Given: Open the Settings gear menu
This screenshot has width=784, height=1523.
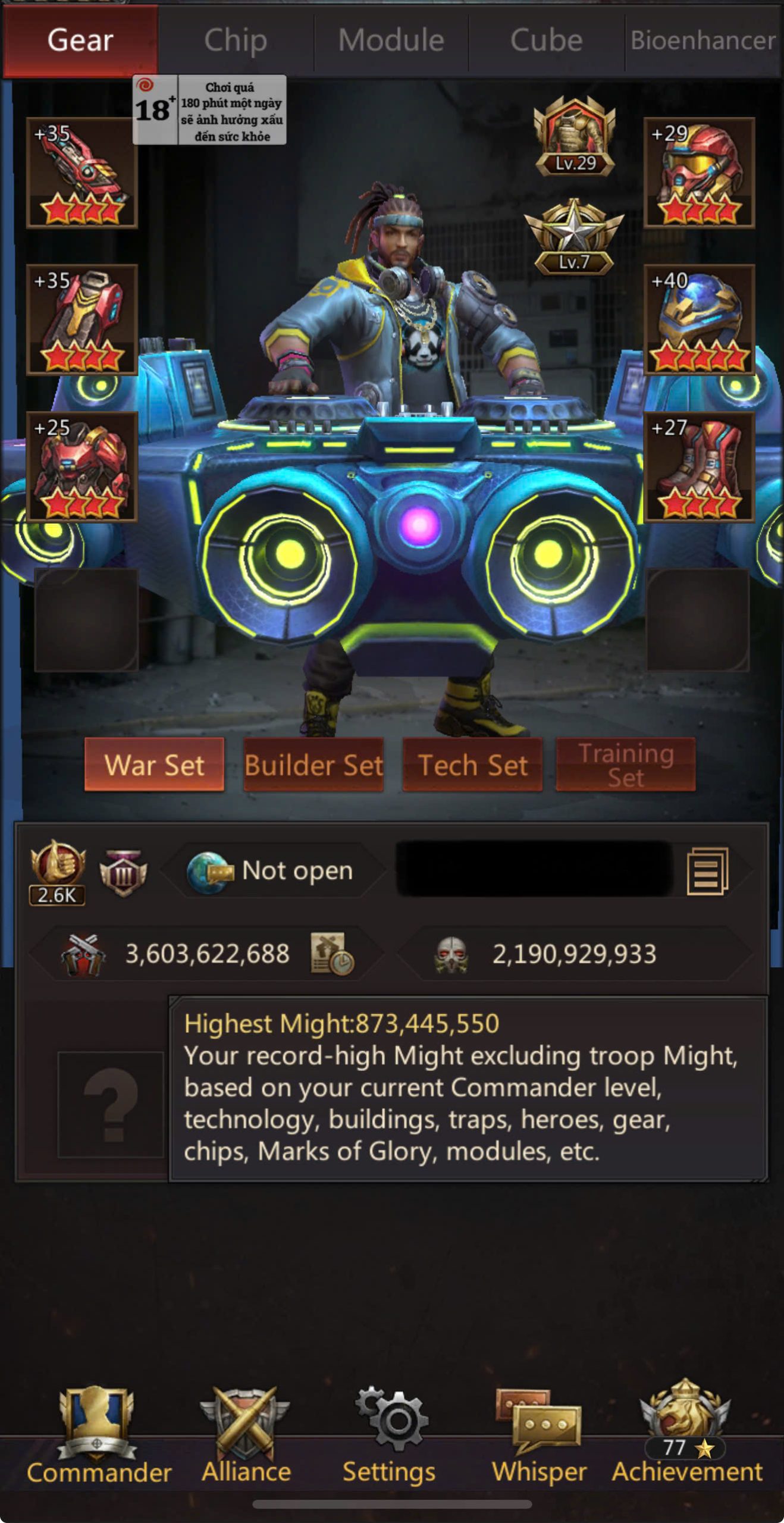Looking at the screenshot, I should pyautogui.click(x=390, y=1435).
